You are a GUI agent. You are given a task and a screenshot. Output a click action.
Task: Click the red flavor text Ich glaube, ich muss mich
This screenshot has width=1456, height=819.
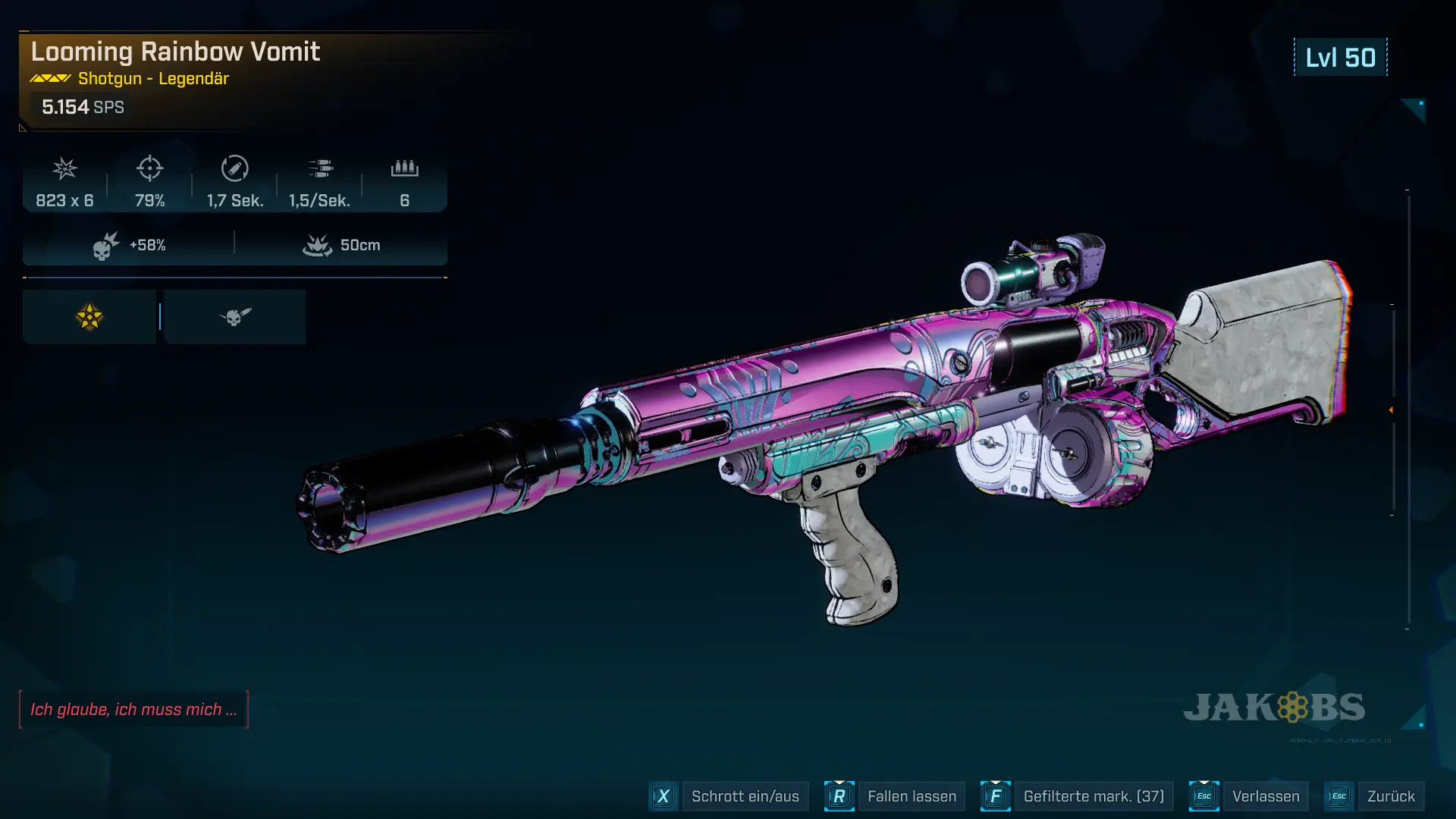[x=134, y=710]
